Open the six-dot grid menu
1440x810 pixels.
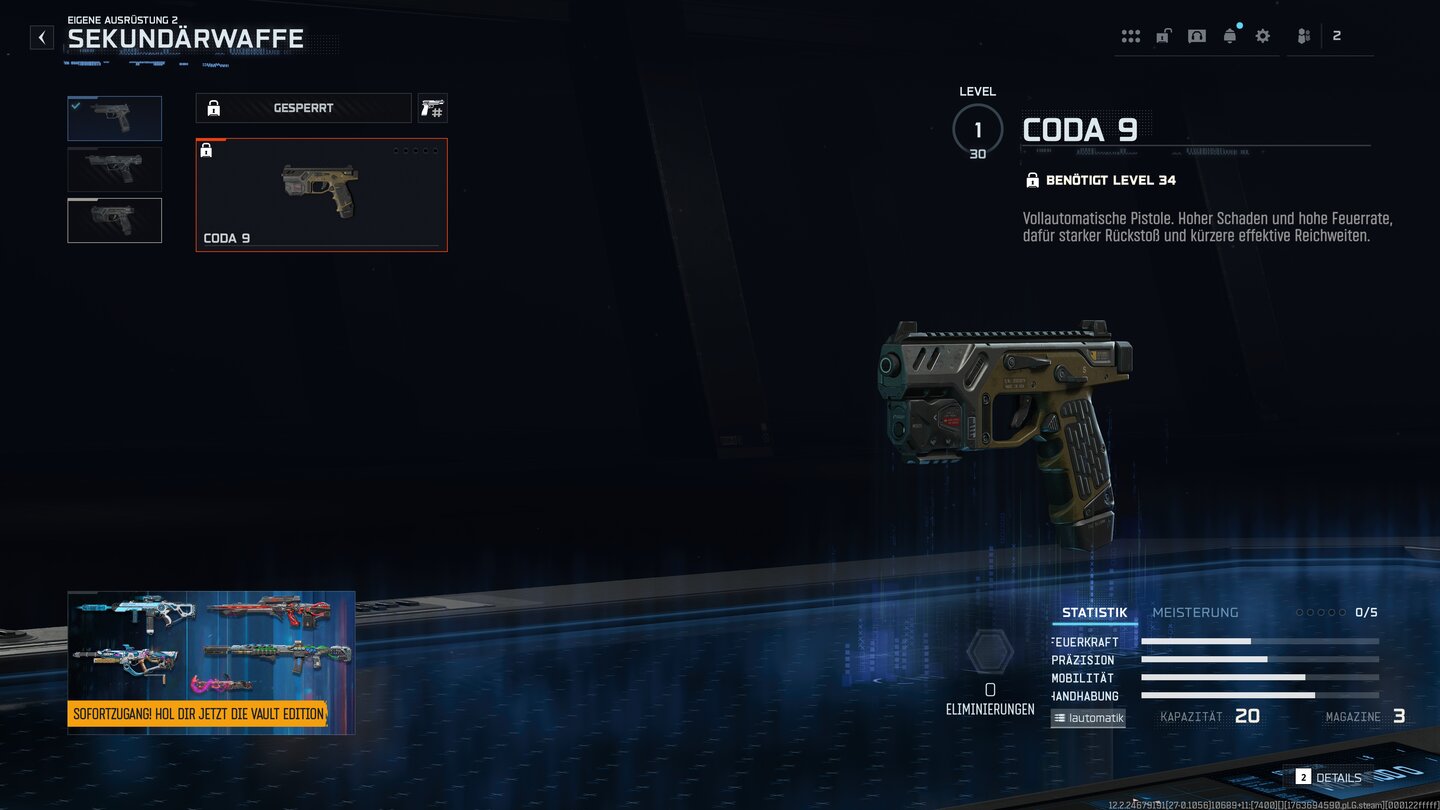click(1131, 36)
